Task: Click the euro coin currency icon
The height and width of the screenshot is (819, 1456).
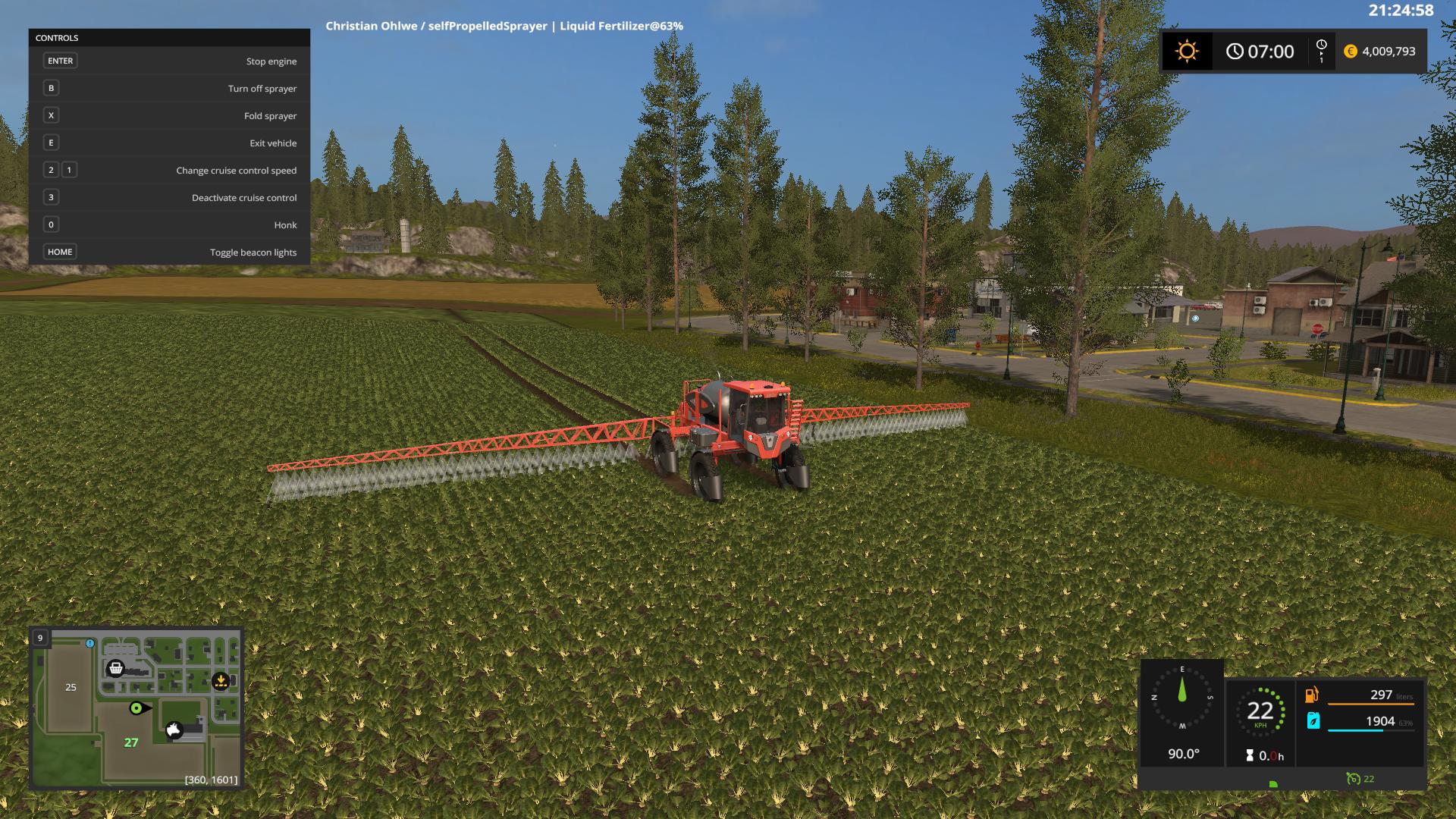Action: tap(1351, 51)
